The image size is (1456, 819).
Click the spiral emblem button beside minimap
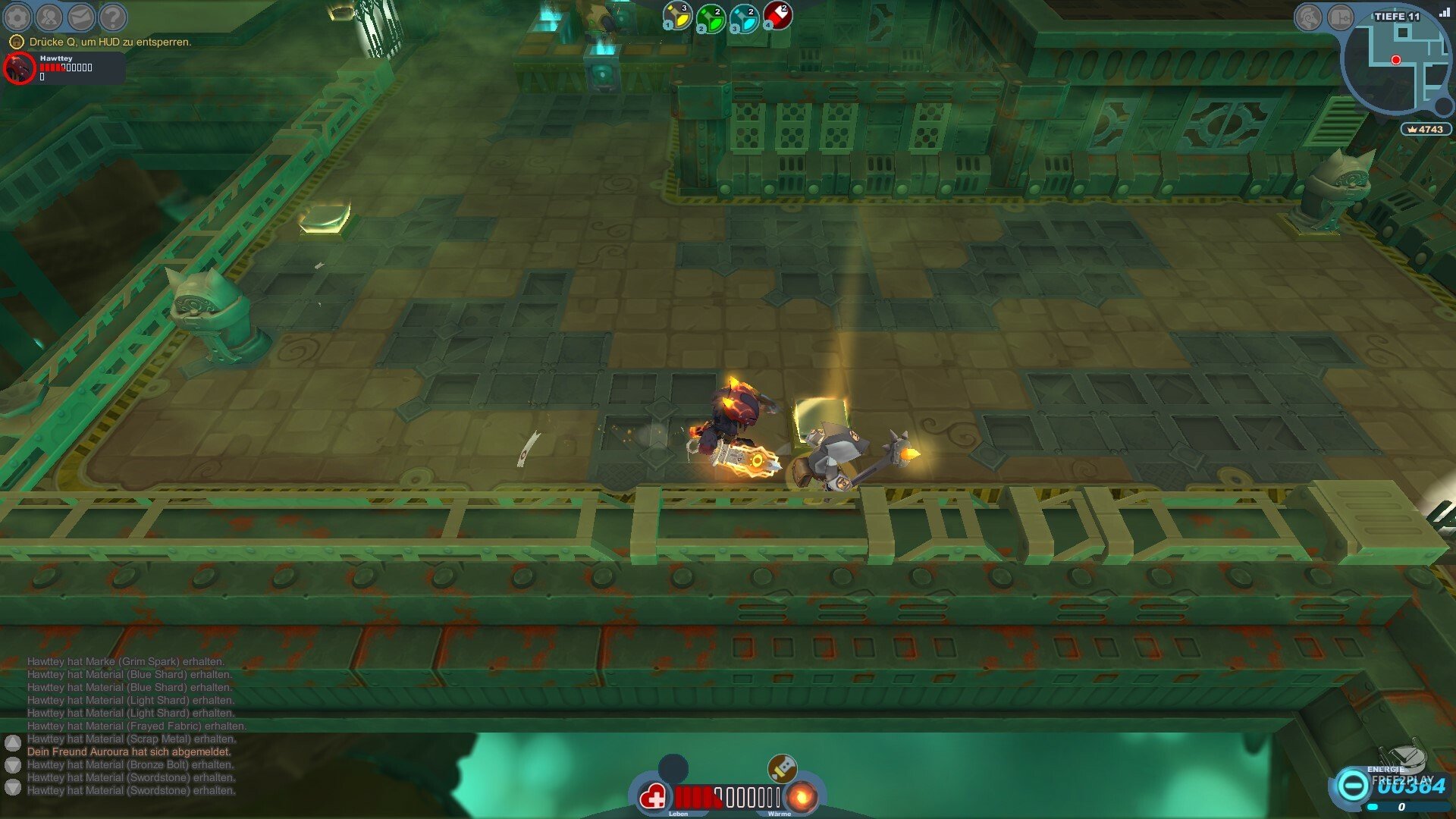(1307, 17)
